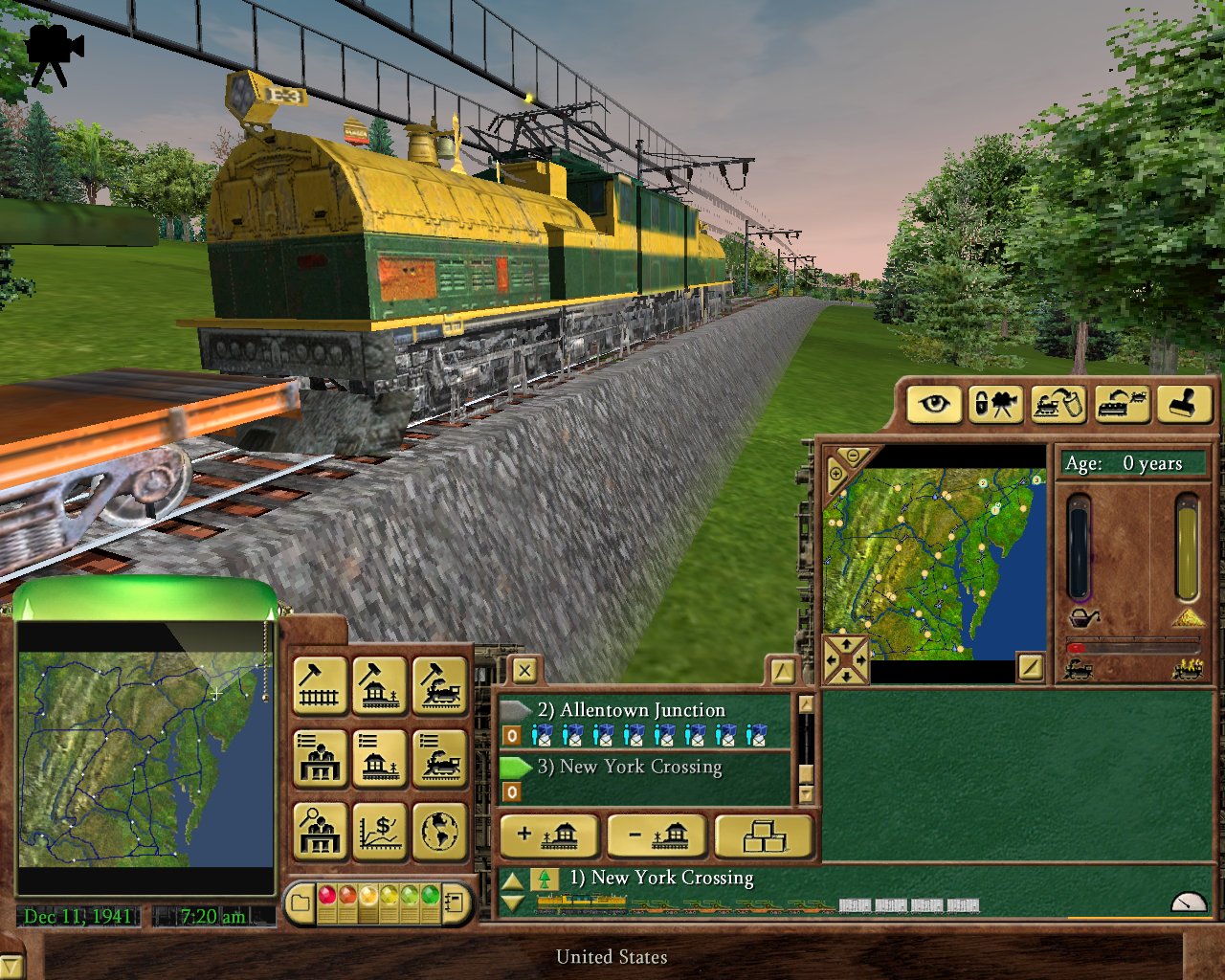This screenshot has width=1225, height=980.
Task: Open the station list button
Action: point(380,758)
